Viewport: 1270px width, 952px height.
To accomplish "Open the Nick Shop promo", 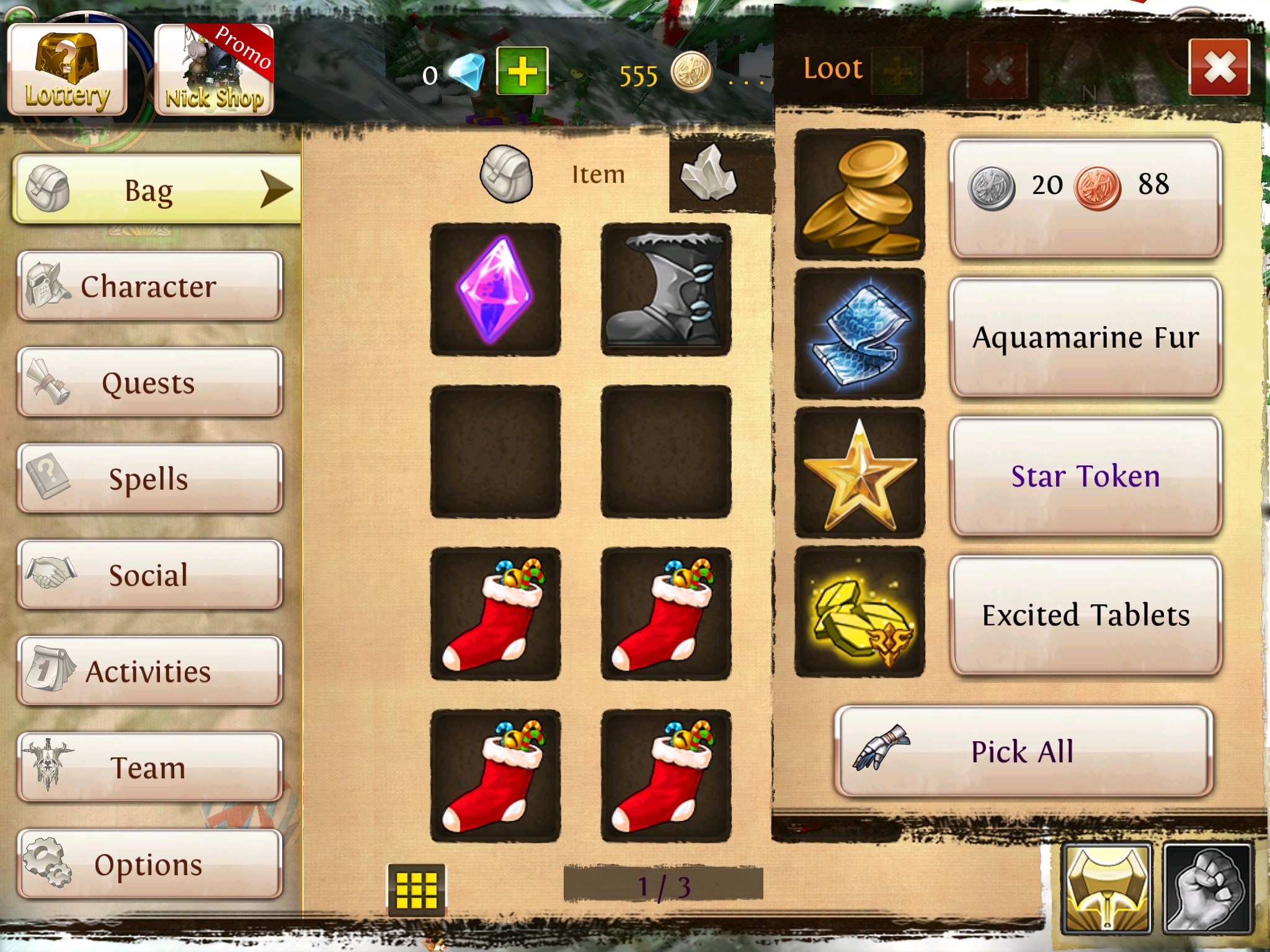I will 213,70.
